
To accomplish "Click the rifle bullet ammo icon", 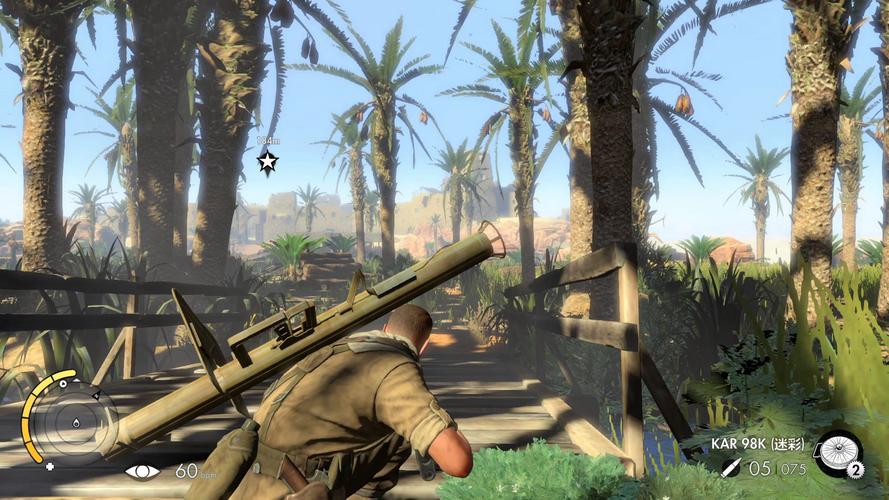I will (x=731, y=467).
